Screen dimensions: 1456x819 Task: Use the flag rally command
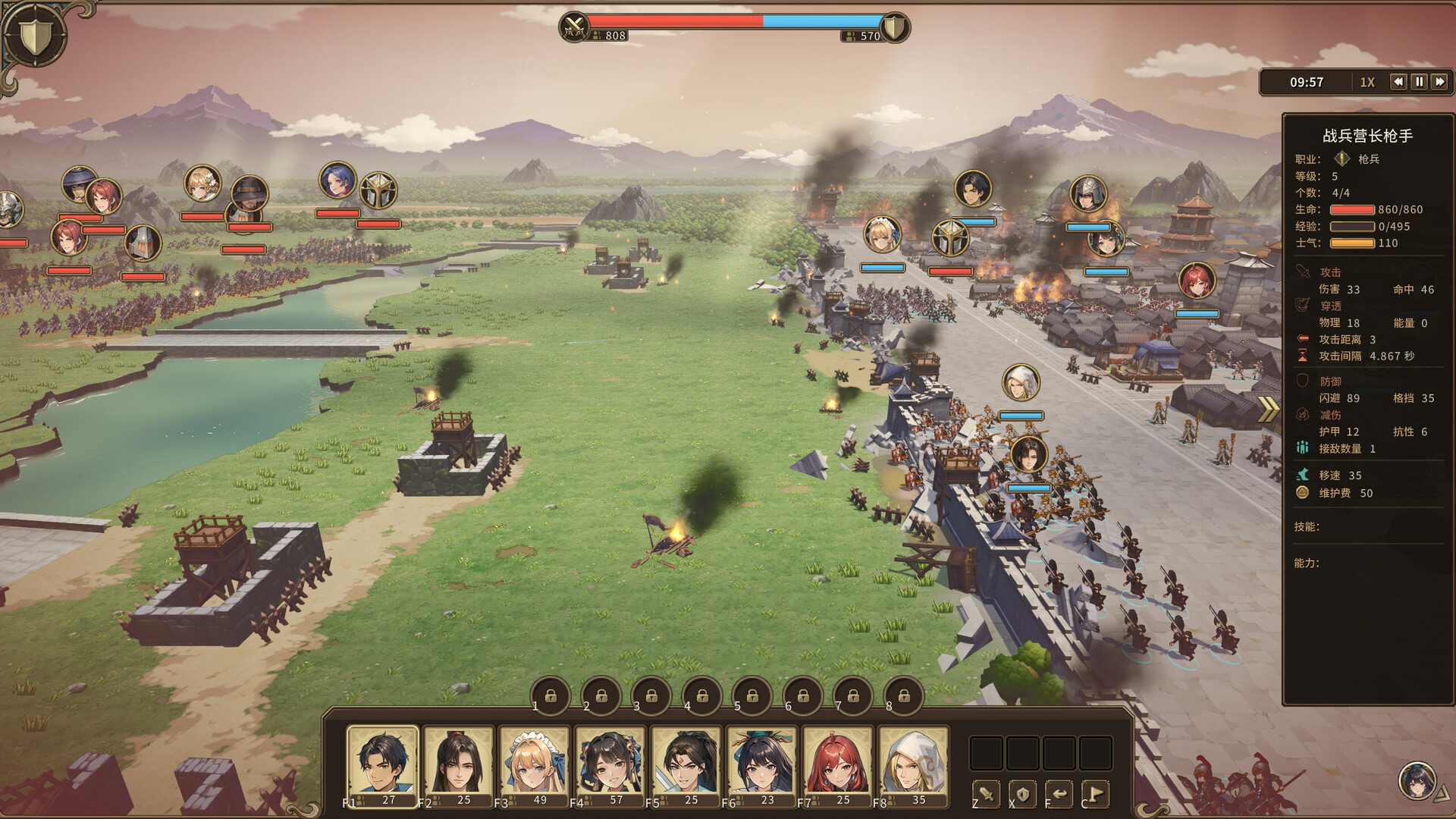tap(1095, 794)
